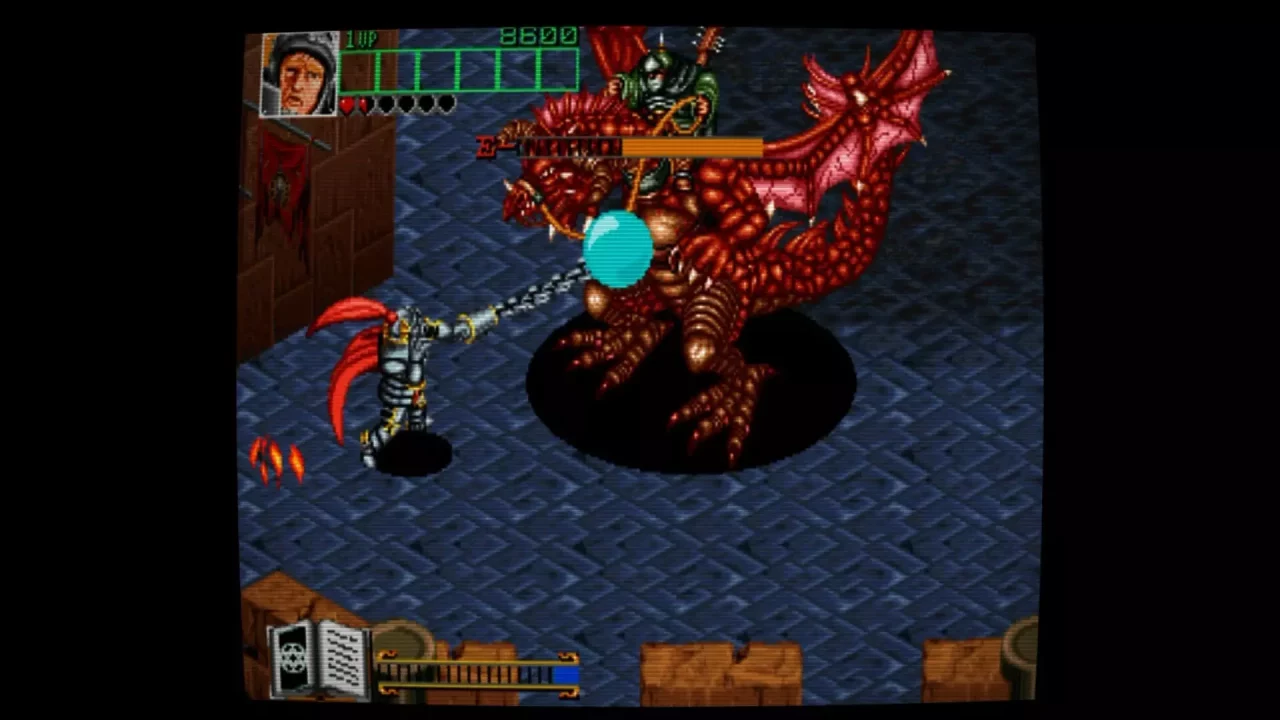Click the second red heart icon
Image resolution: width=1280 pixels, height=720 pixels.
coord(362,104)
